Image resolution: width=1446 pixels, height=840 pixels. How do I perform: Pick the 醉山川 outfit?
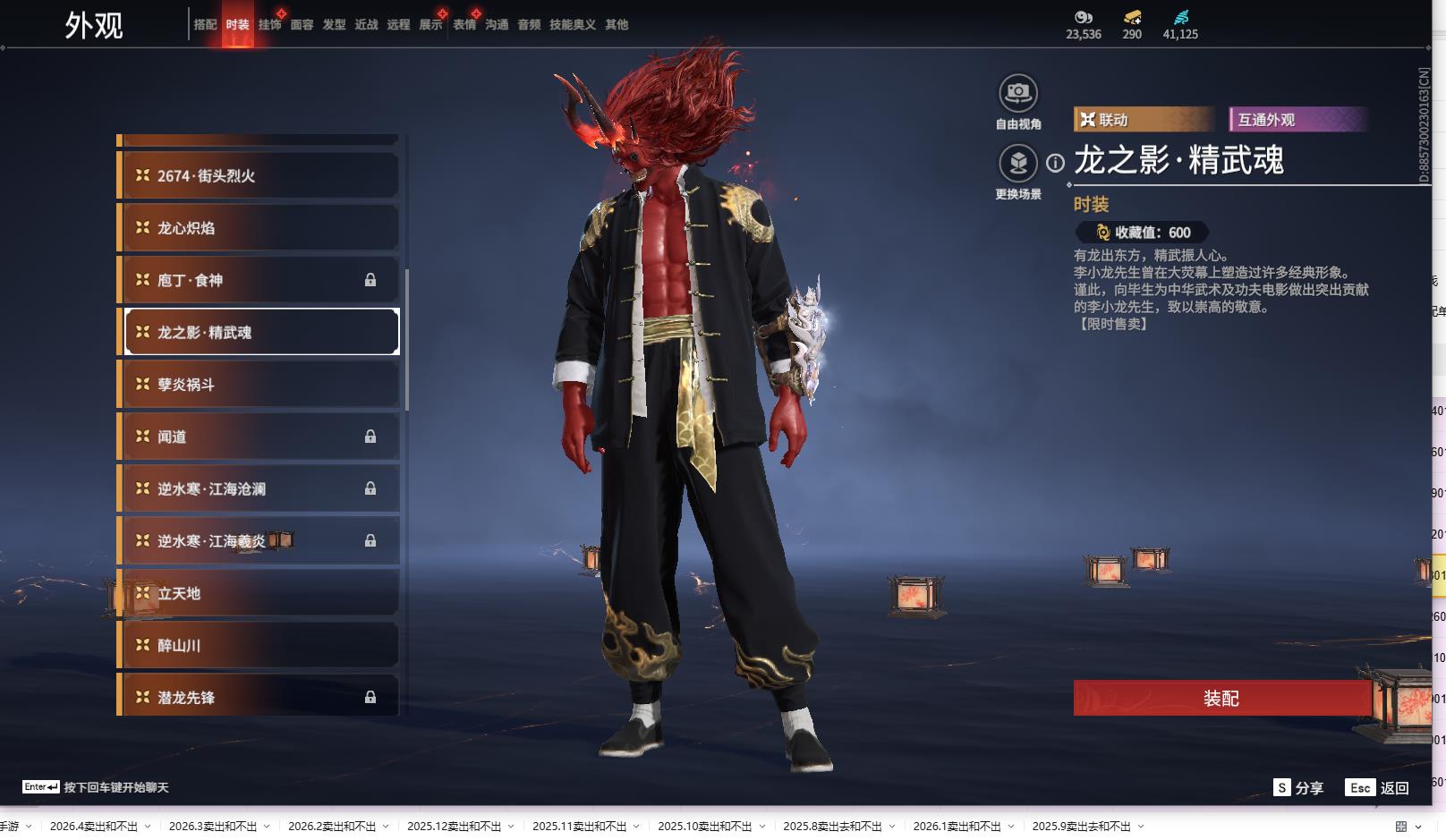point(259,645)
